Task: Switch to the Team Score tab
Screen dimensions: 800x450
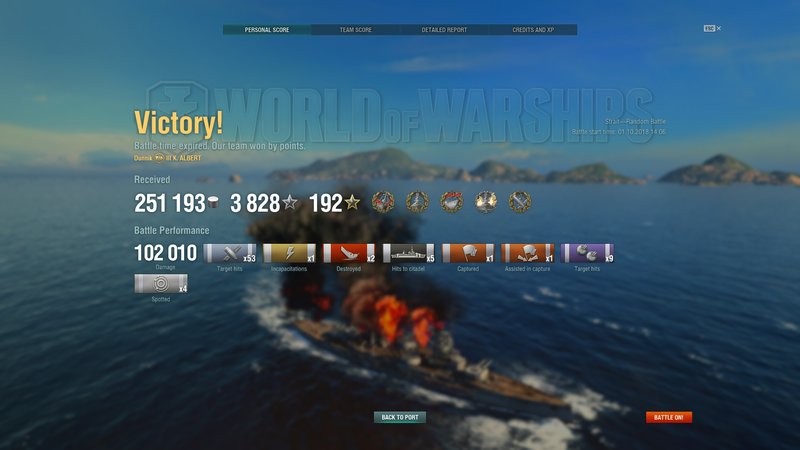Action: [x=355, y=30]
